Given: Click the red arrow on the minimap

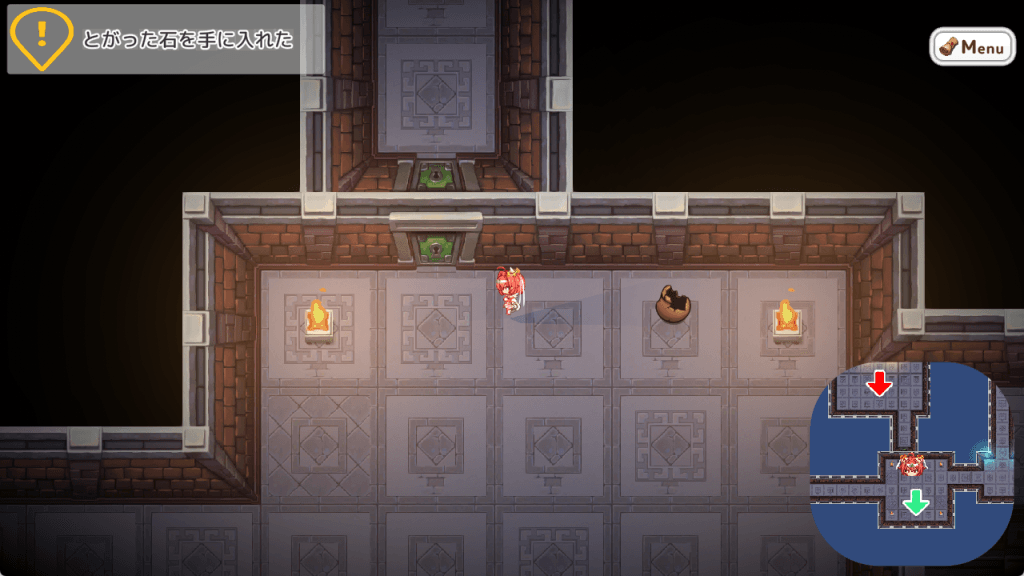Looking at the screenshot, I should coord(880,383).
